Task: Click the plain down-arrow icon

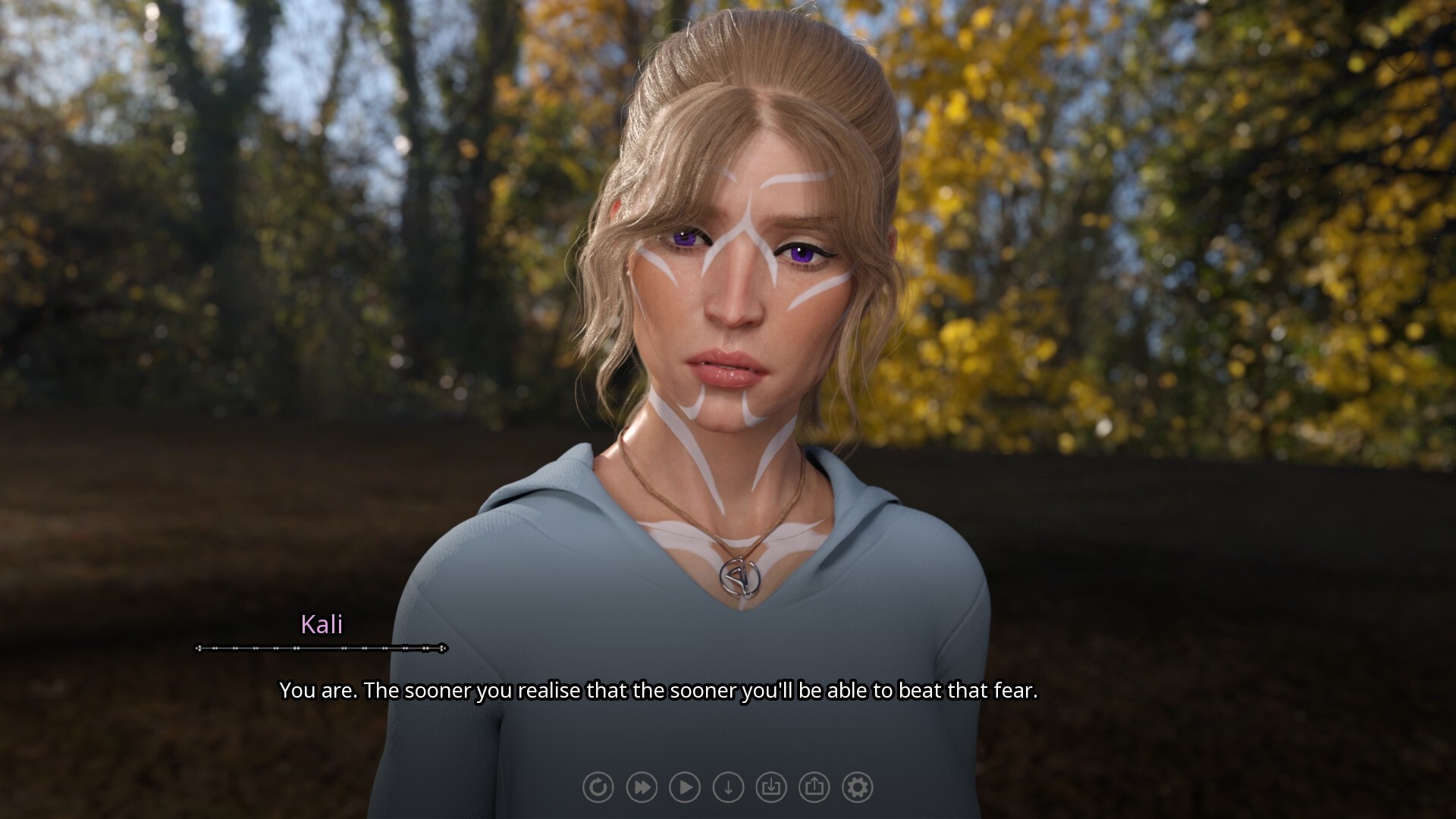Action: (728, 787)
